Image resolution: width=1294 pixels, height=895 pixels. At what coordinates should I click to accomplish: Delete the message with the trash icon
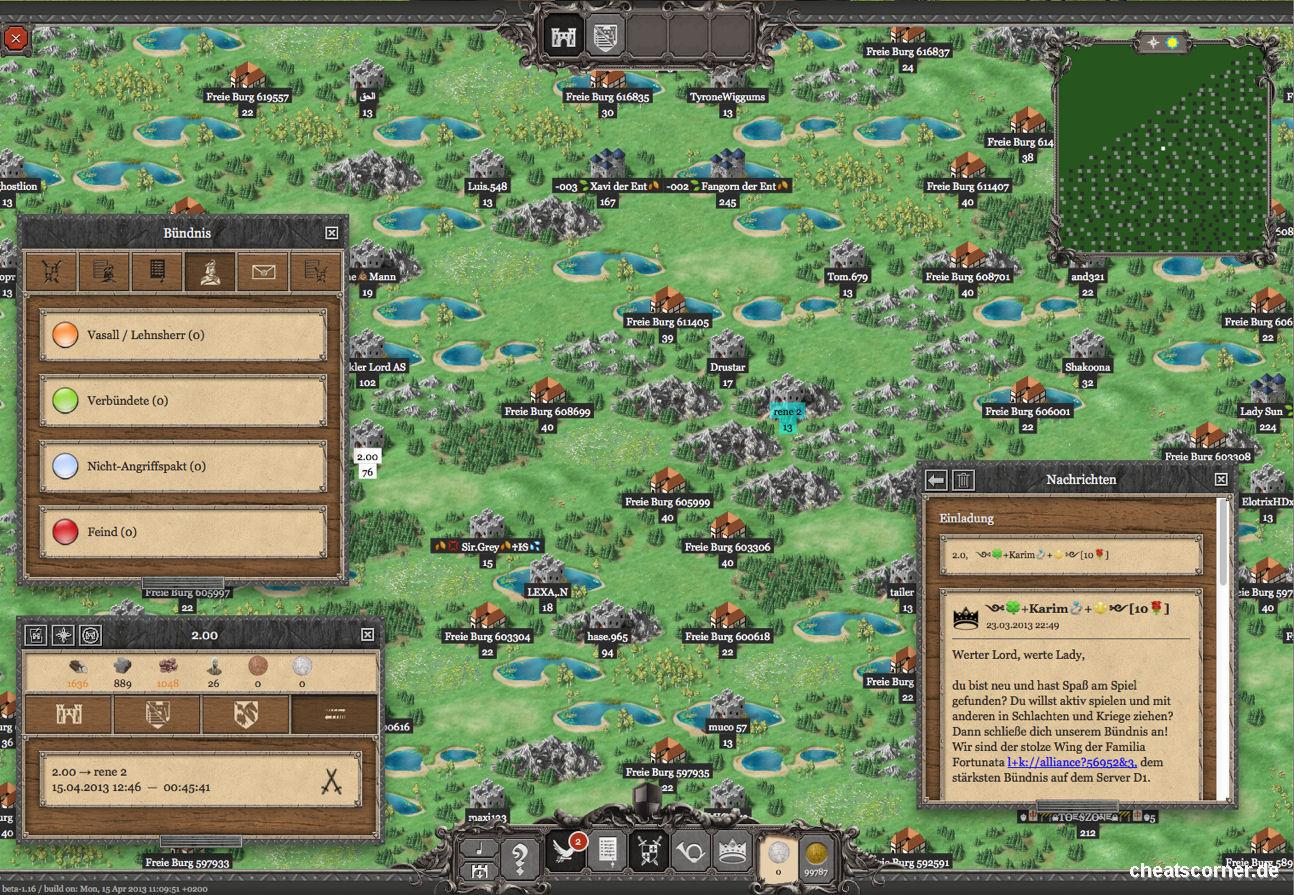(962, 481)
